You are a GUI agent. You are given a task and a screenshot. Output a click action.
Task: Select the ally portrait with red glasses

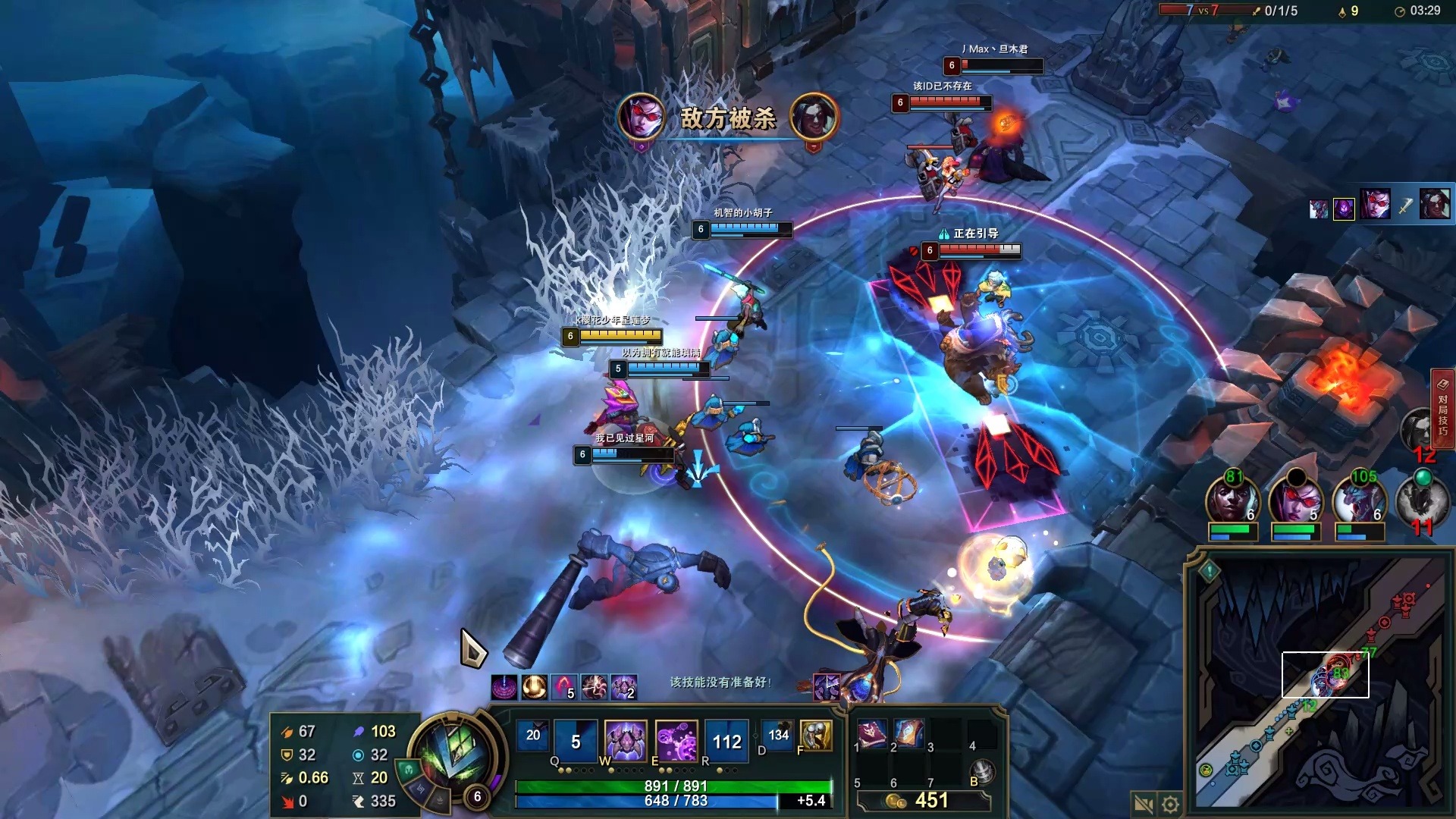pos(1296,503)
